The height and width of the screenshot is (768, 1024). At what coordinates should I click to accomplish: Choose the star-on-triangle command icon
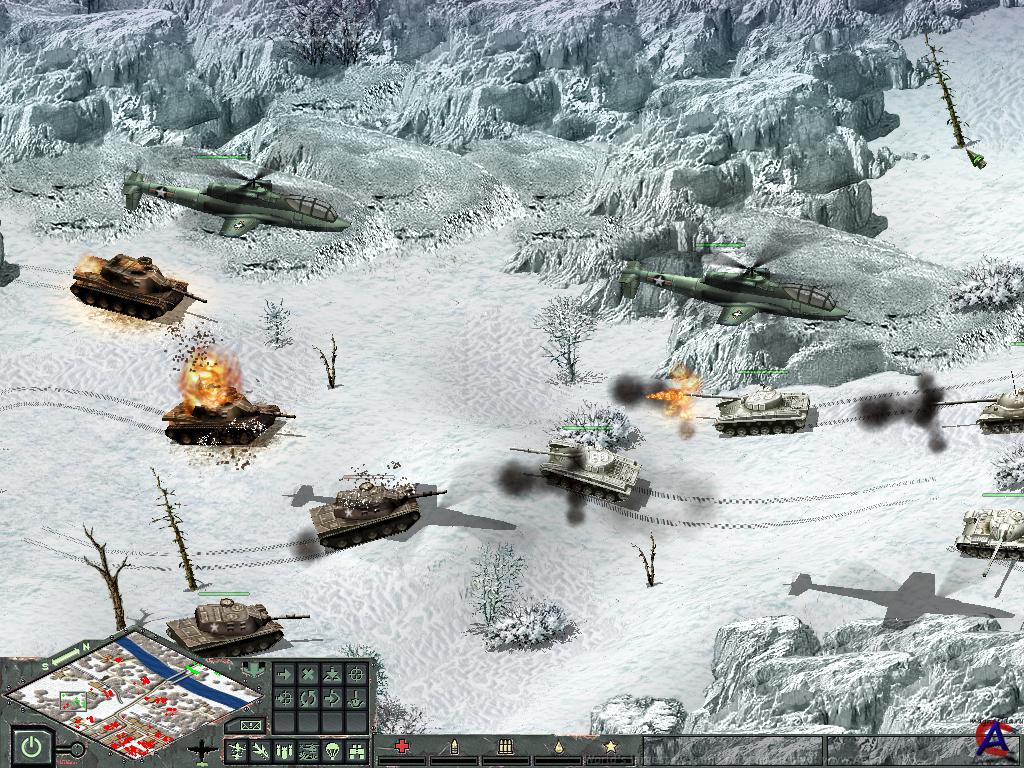tap(332, 674)
